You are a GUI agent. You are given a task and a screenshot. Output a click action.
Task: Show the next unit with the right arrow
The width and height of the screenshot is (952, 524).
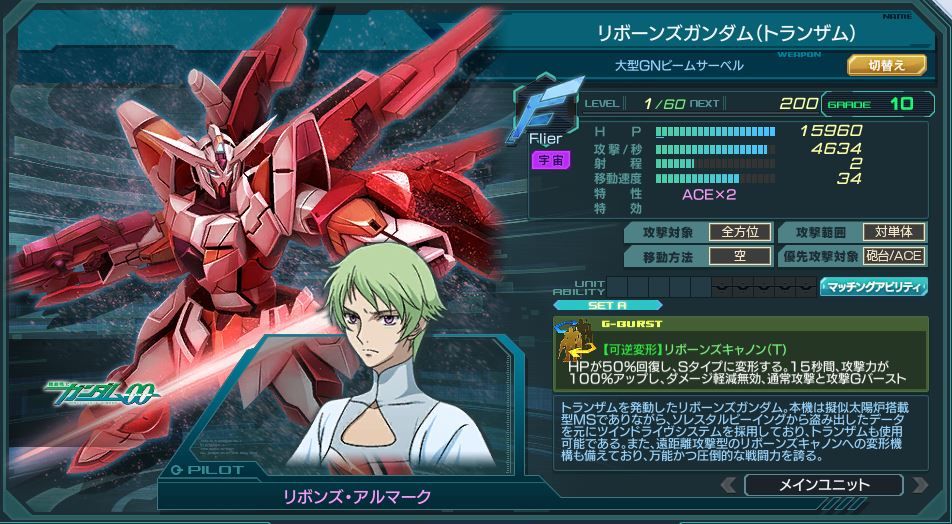[x=920, y=485]
